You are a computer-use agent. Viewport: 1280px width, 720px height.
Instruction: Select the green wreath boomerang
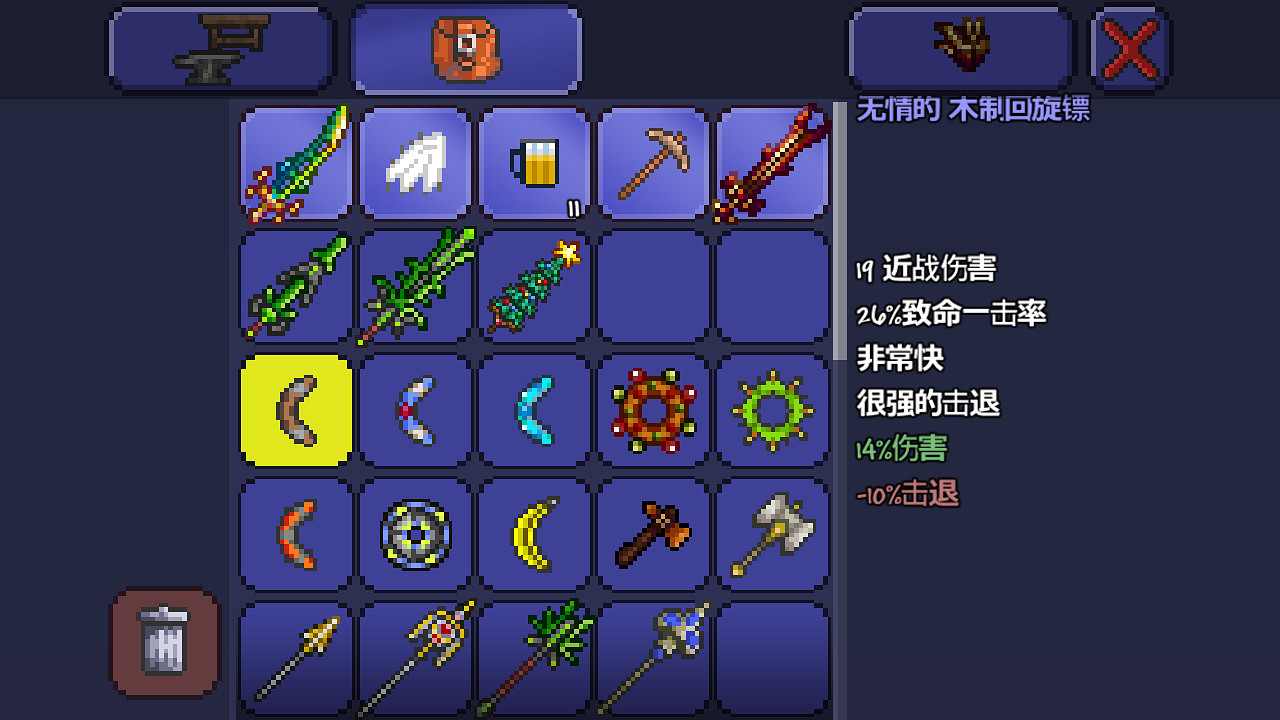pyautogui.click(x=772, y=411)
